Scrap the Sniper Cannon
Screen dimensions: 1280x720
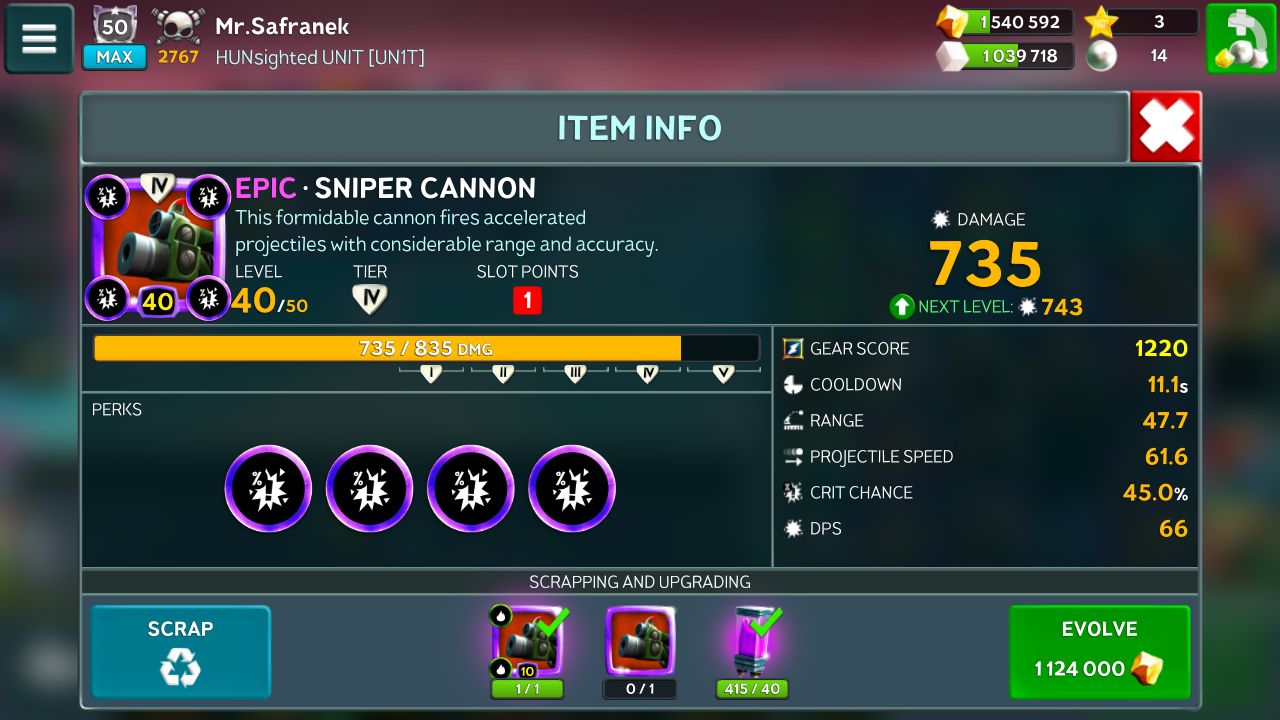[x=181, y=651]
